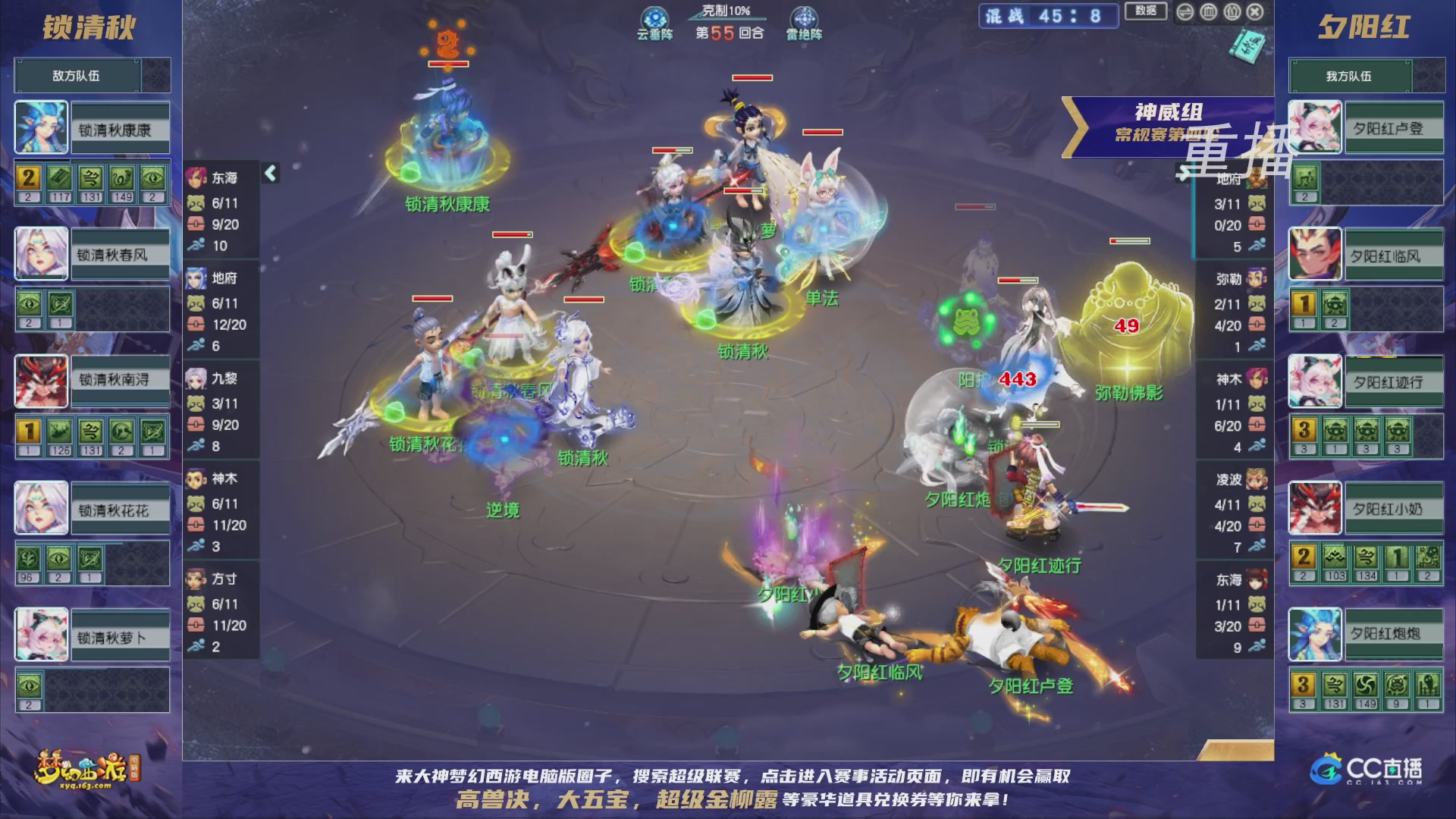
Task: Expand the 敌方队伍 enemy team list header
Action: click(x=76, y=75)
